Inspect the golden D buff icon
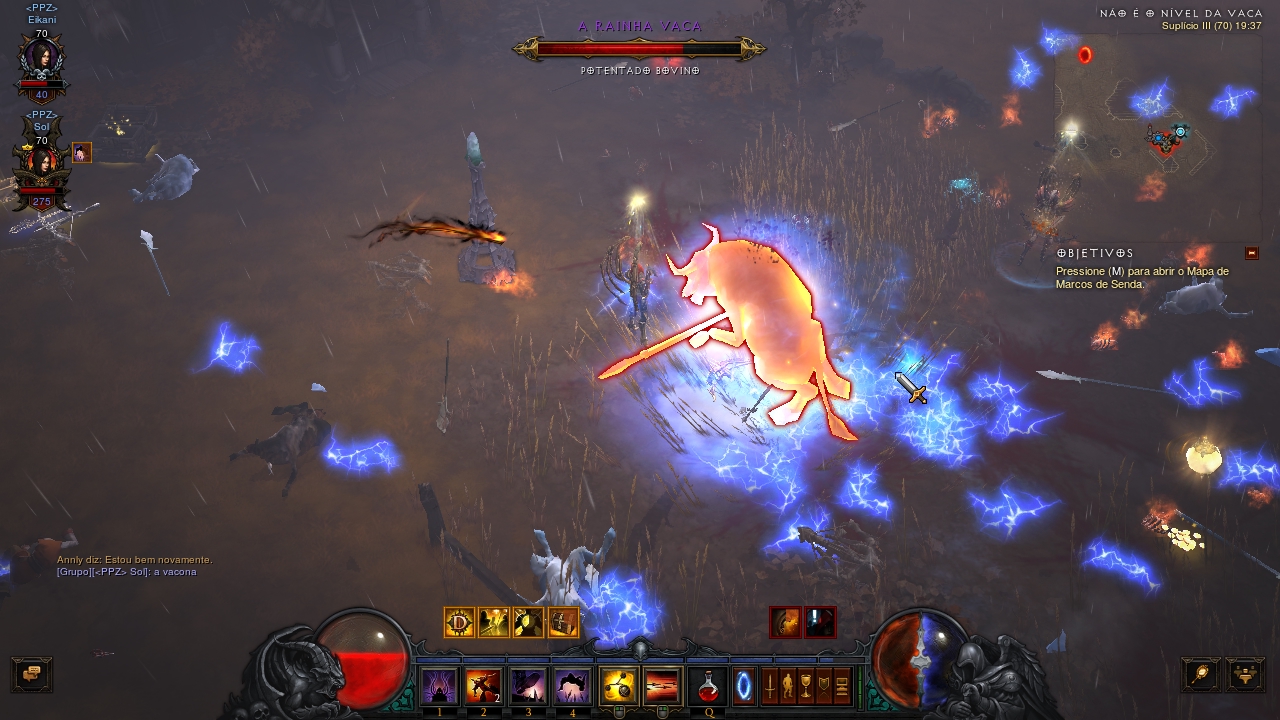Viewport: 1280px width, 720px height. (459, 622)
